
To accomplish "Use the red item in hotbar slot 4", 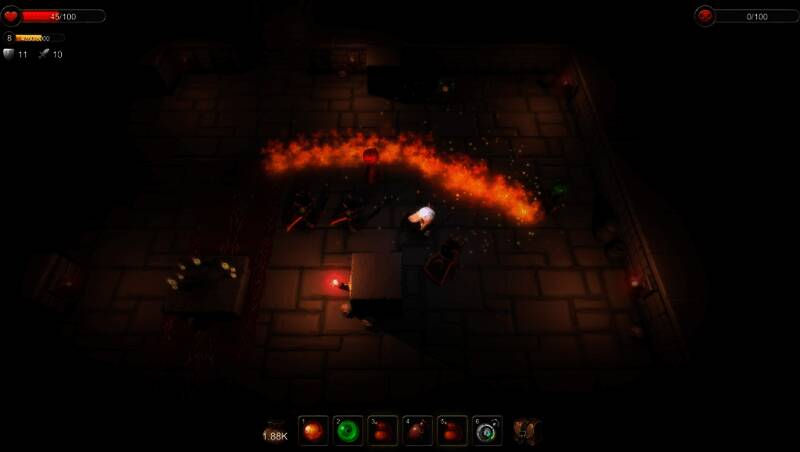I will [418, 430].
